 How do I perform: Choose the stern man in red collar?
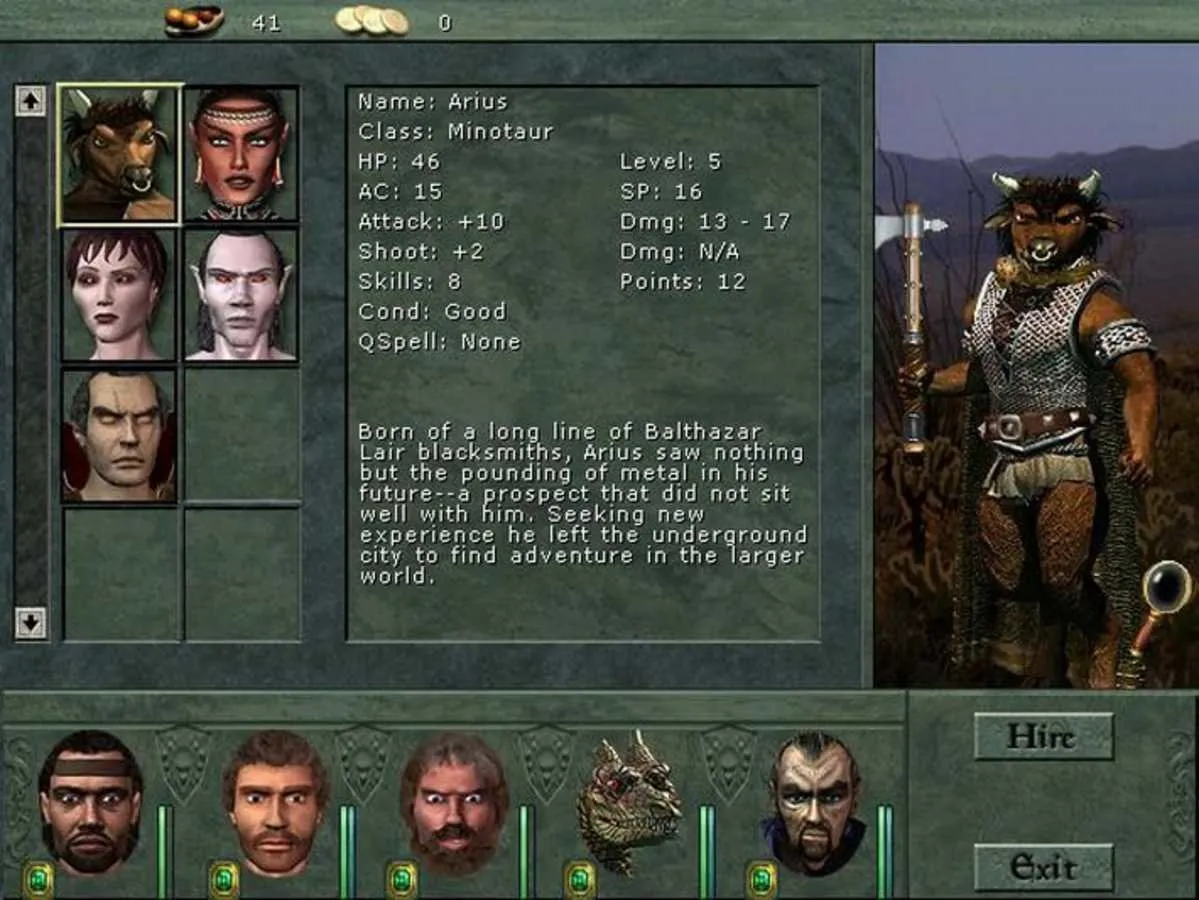pos(120,435)
